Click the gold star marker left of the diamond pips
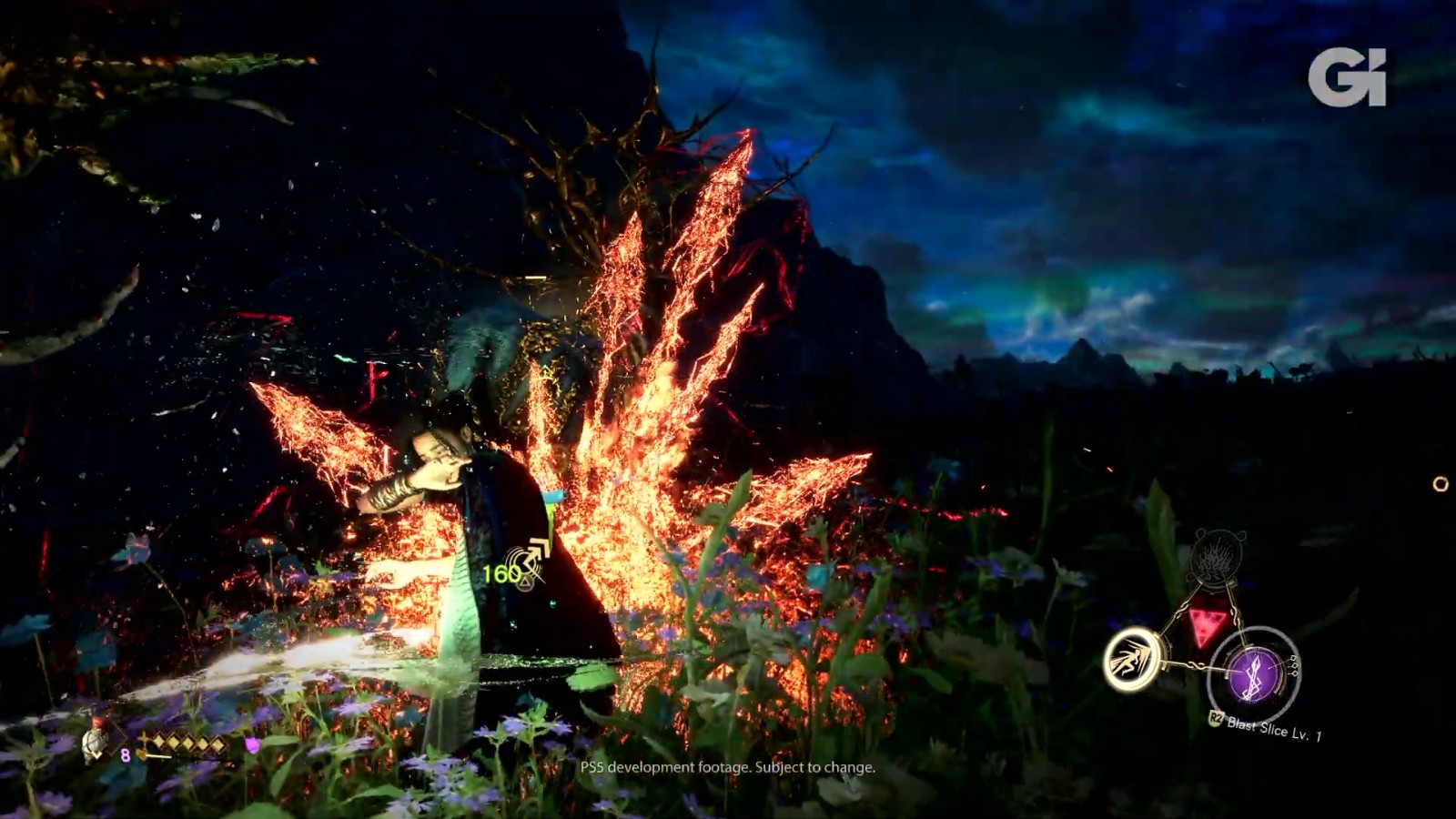1456x819 pixels. tap(143, 741)
